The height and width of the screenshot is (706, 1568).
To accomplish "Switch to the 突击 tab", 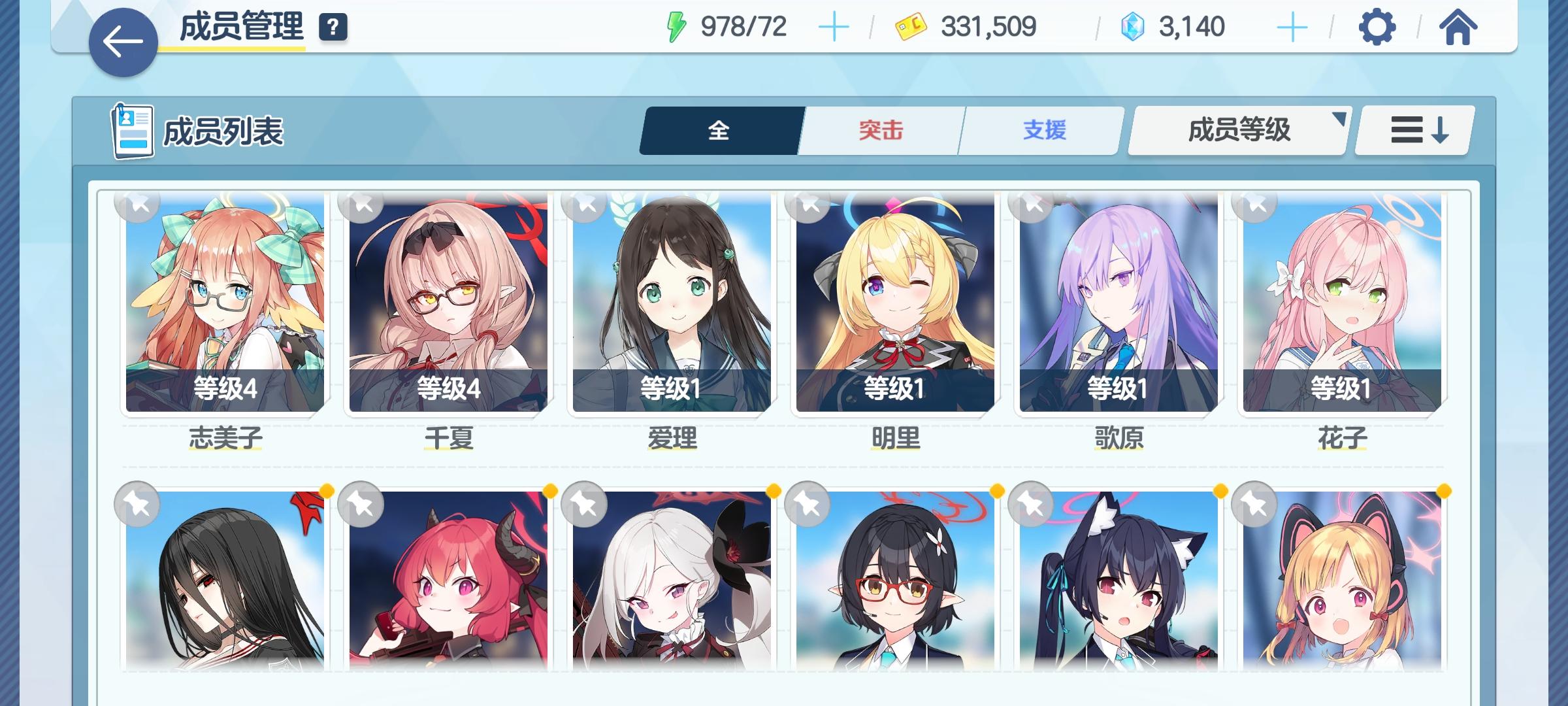I will (x=879, y=129).
